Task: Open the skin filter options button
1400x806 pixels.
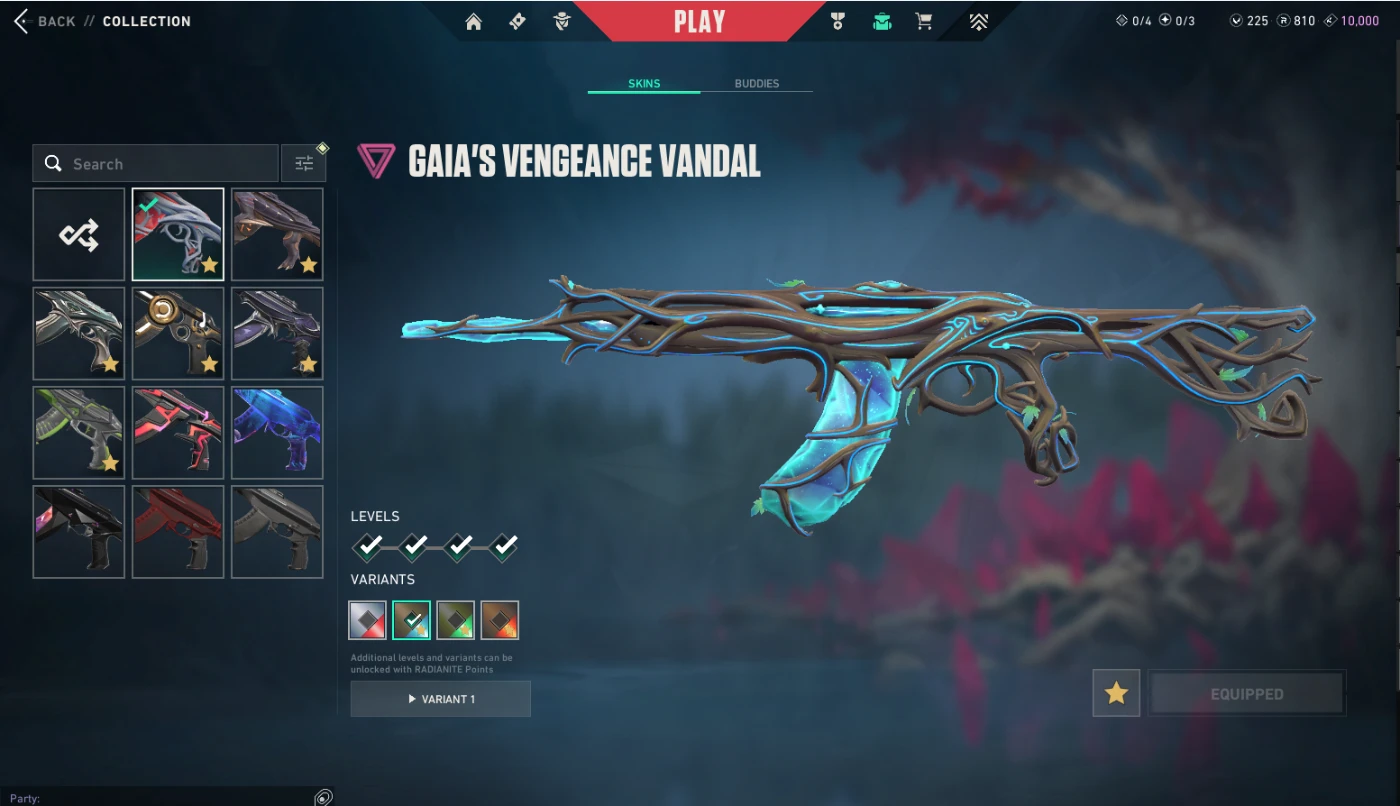Action: pos(304,163)
